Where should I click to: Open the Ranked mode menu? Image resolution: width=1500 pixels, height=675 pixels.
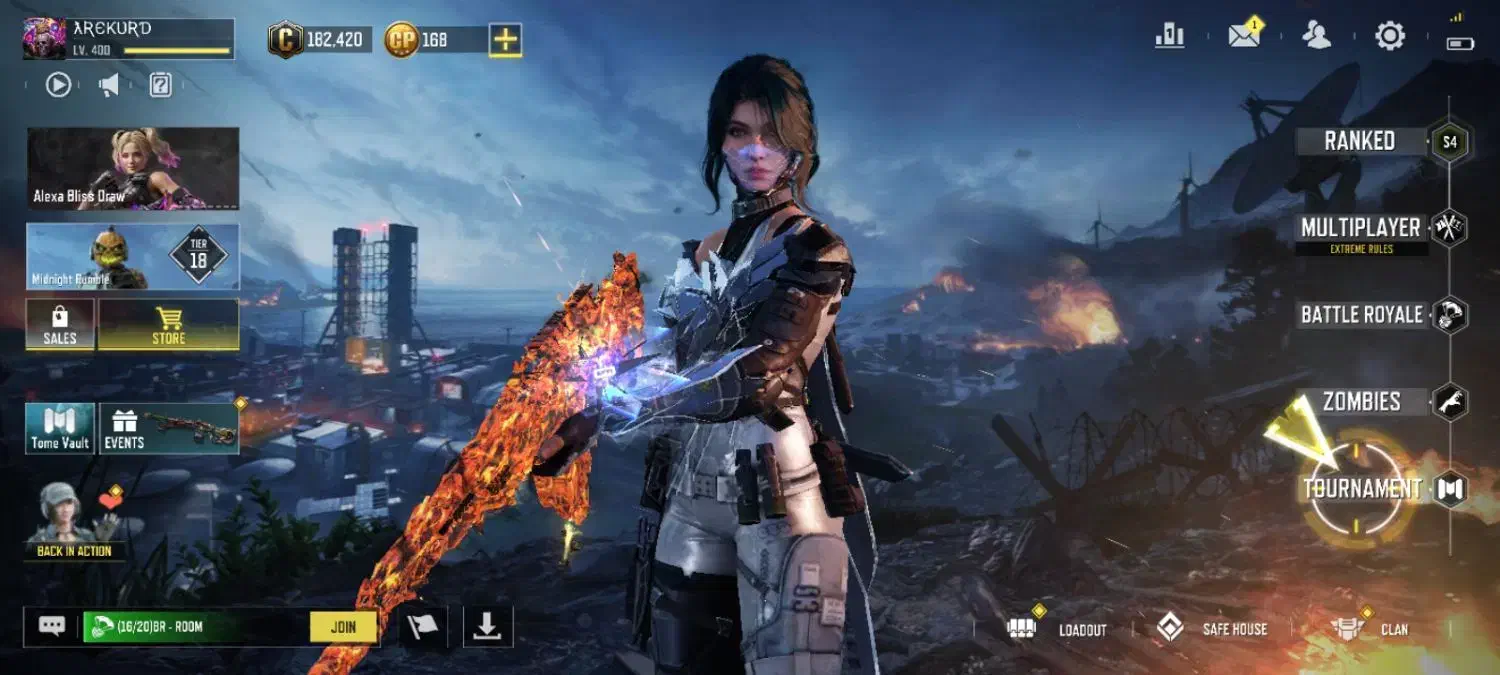click(1360, 141)
